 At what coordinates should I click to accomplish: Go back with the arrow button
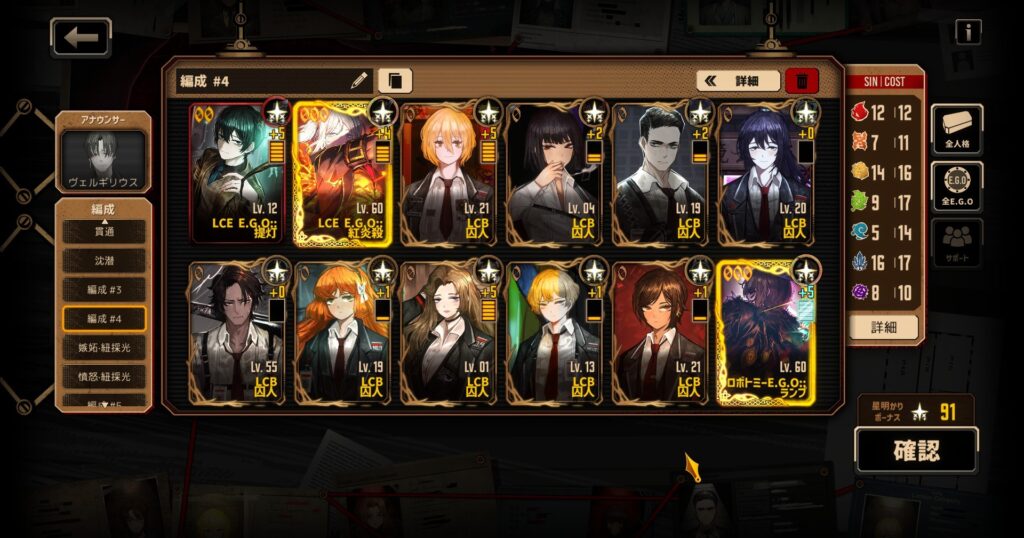point(81,38)
